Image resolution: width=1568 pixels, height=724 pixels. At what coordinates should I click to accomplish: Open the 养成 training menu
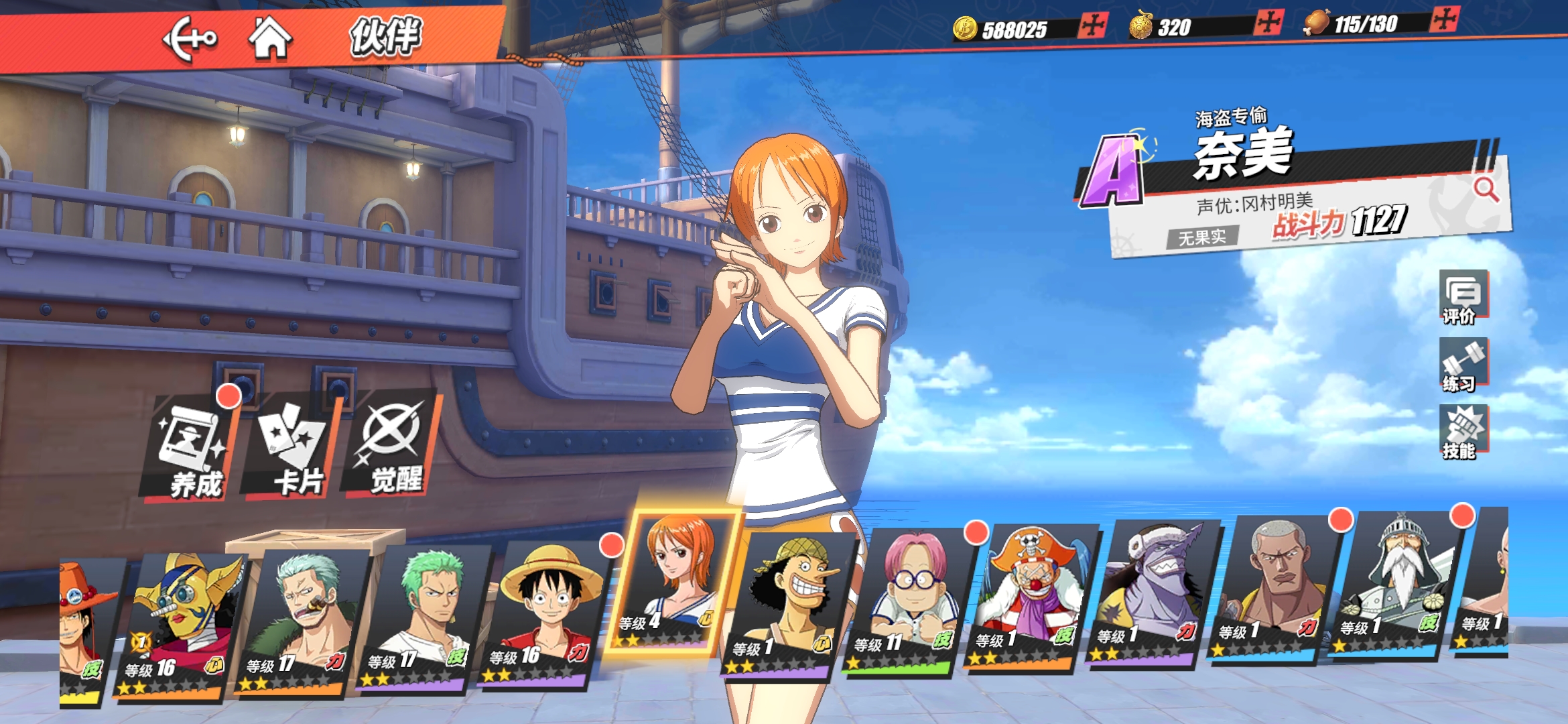point(192,449)
